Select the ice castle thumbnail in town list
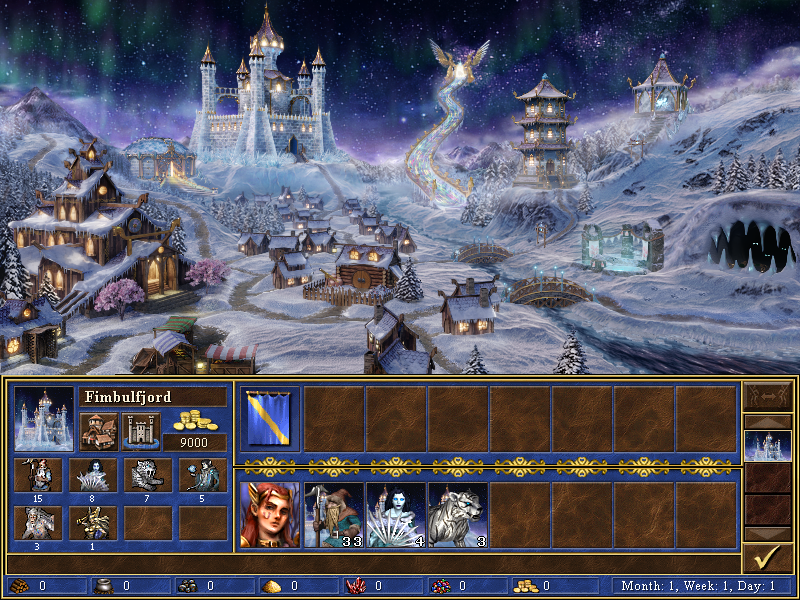The width and height of the screenshot is (800, 600). (767, 445)
